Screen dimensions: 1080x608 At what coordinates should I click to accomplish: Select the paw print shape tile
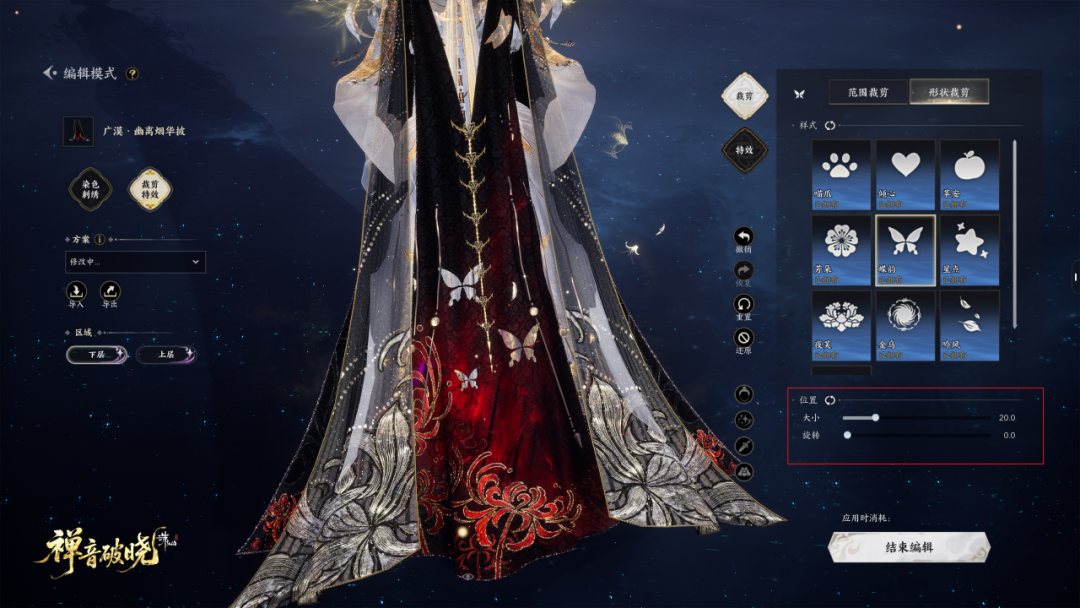coord(841,170)
